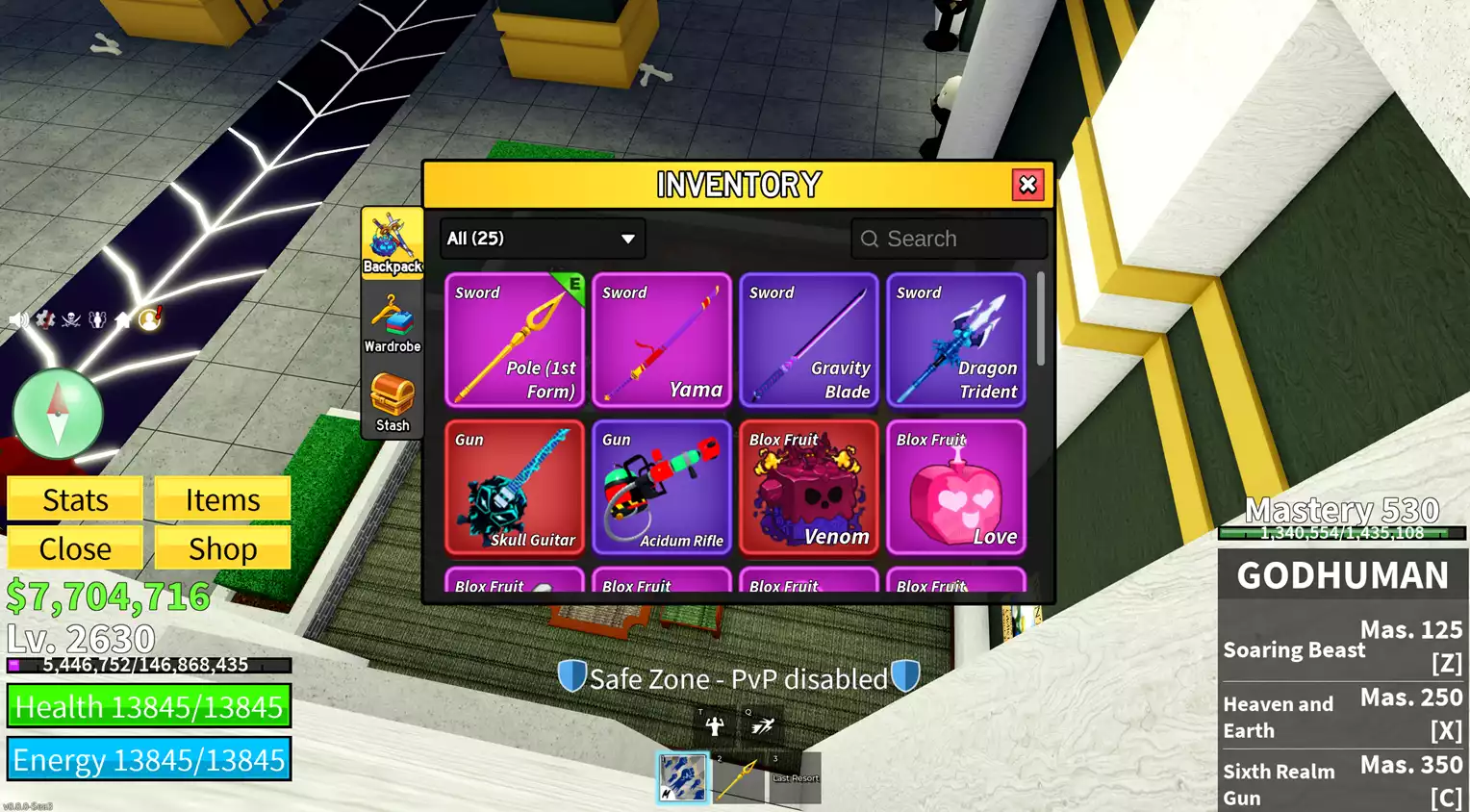Open the All (25) filter dropdown
Screen dimensions: 1470x812
[543, 239]
